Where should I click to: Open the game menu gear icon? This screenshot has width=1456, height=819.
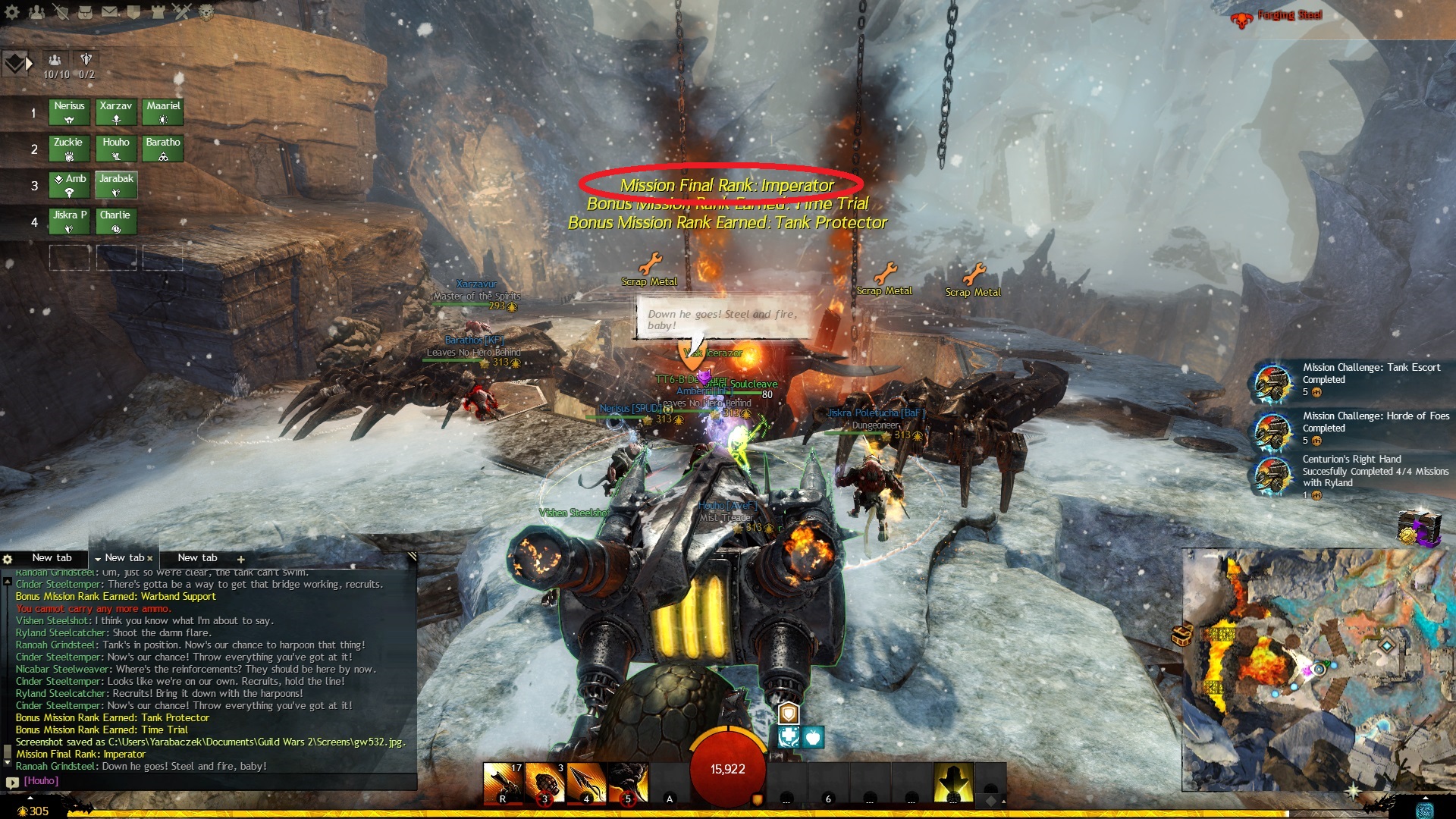(x=13, y=12)
